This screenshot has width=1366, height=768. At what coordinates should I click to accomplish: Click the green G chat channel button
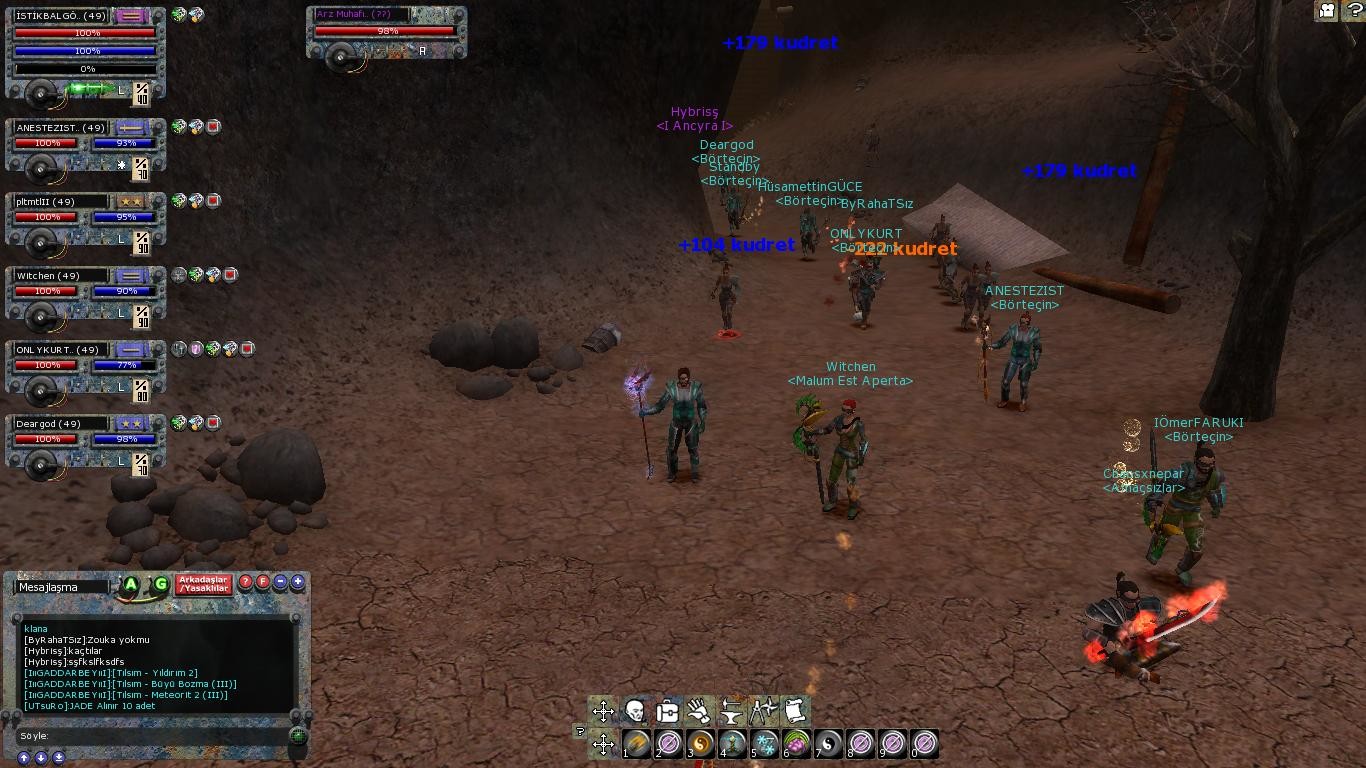(x=160, y=585)
